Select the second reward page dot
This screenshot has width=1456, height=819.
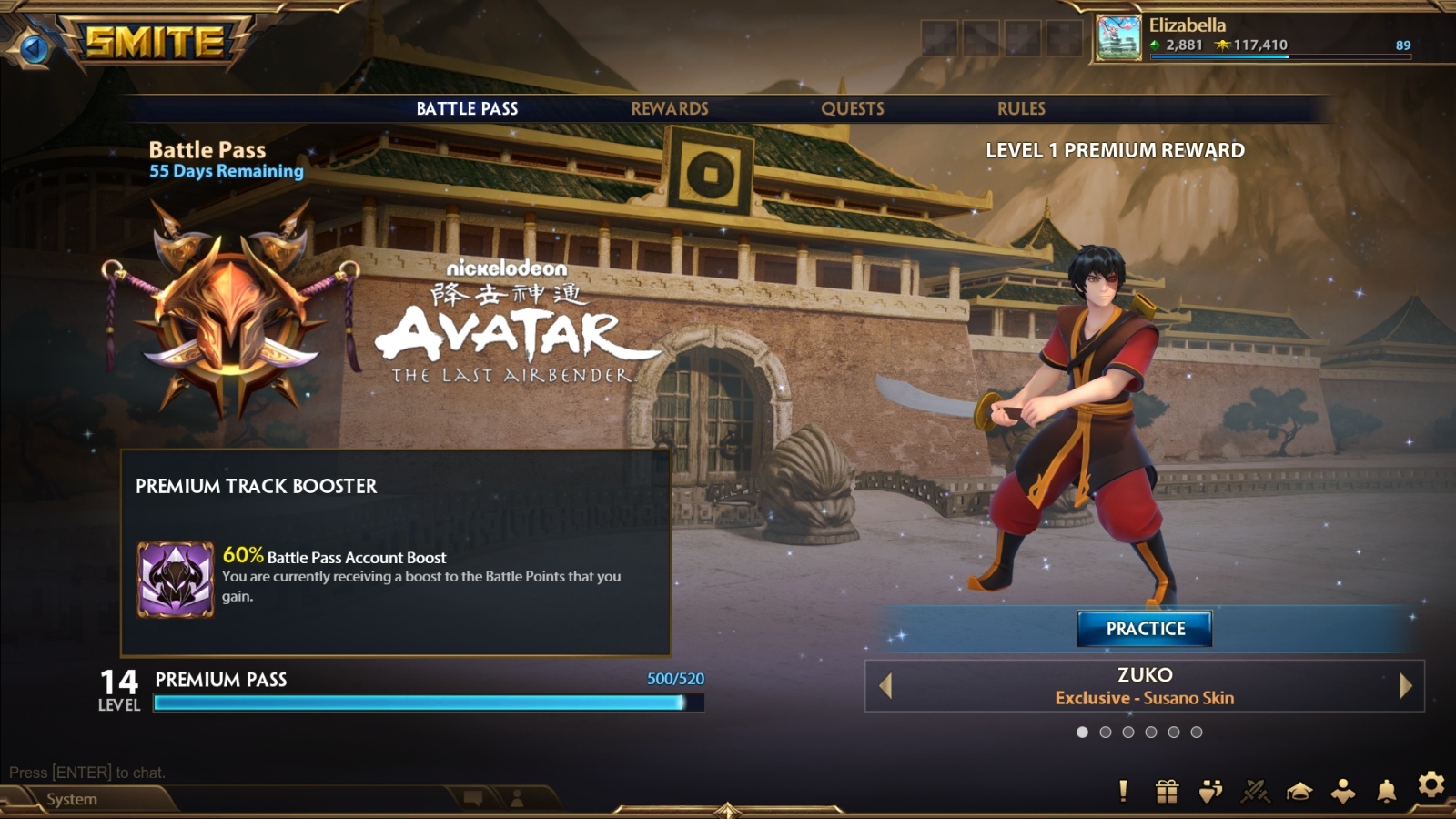click(1105, 732)
